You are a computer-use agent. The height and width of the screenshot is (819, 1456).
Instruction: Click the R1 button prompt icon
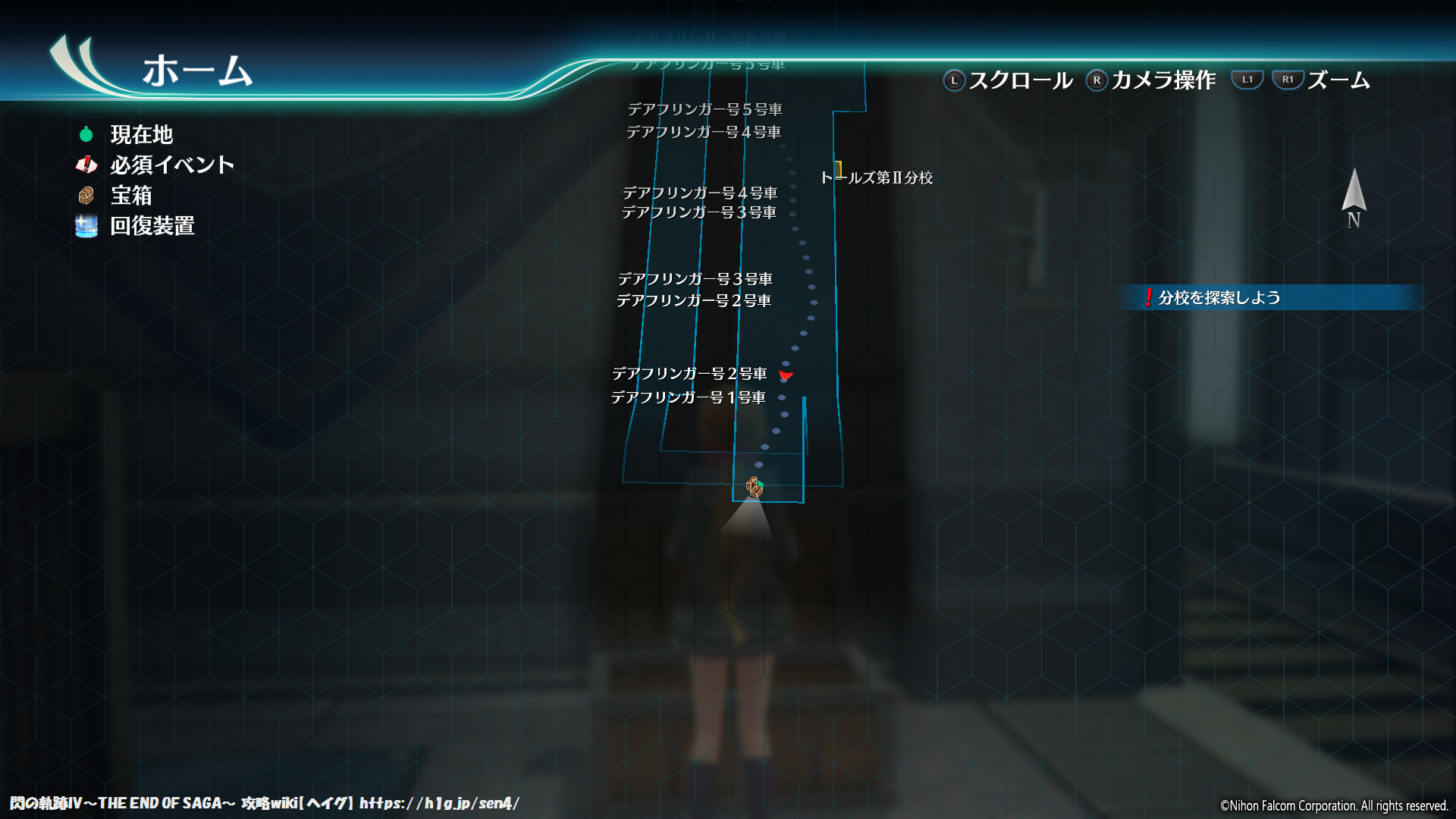pyautogui.click(x=1288, y=78)
